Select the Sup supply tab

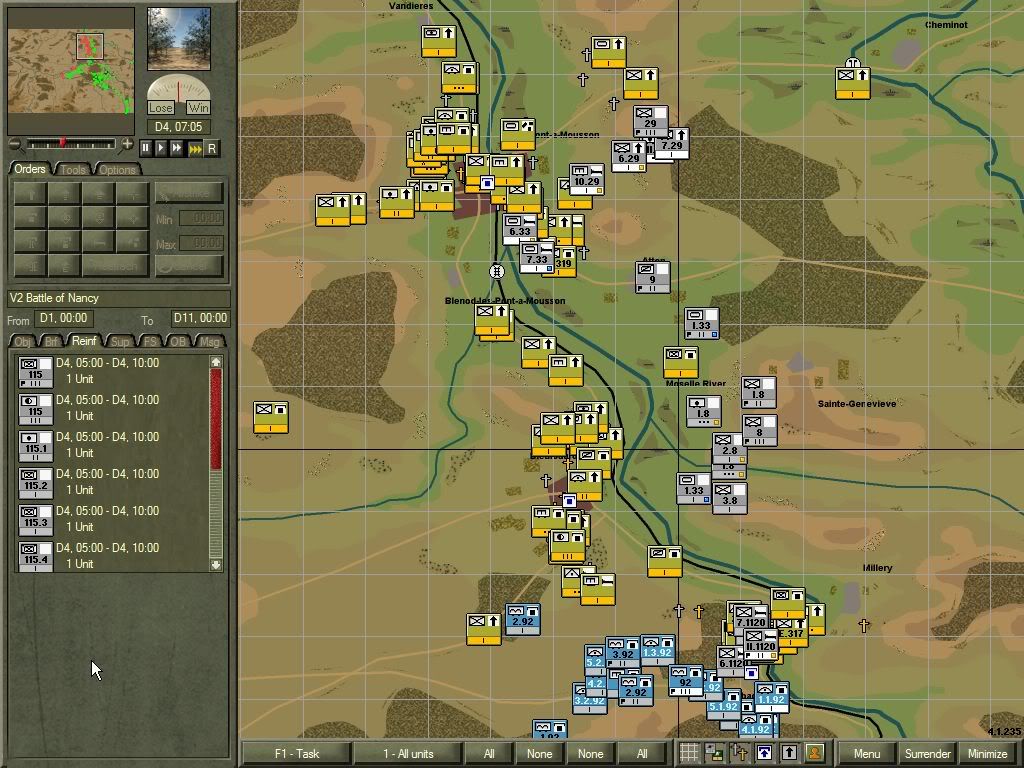[120, 342]
